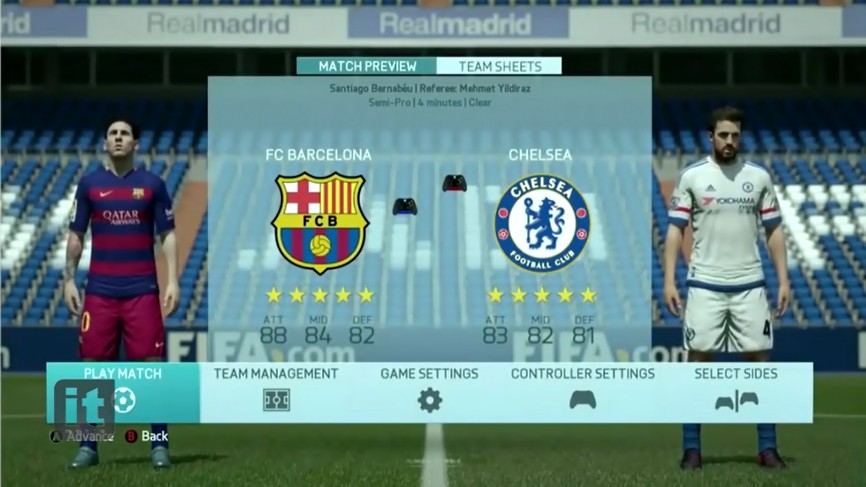Open Team Management

276,391
